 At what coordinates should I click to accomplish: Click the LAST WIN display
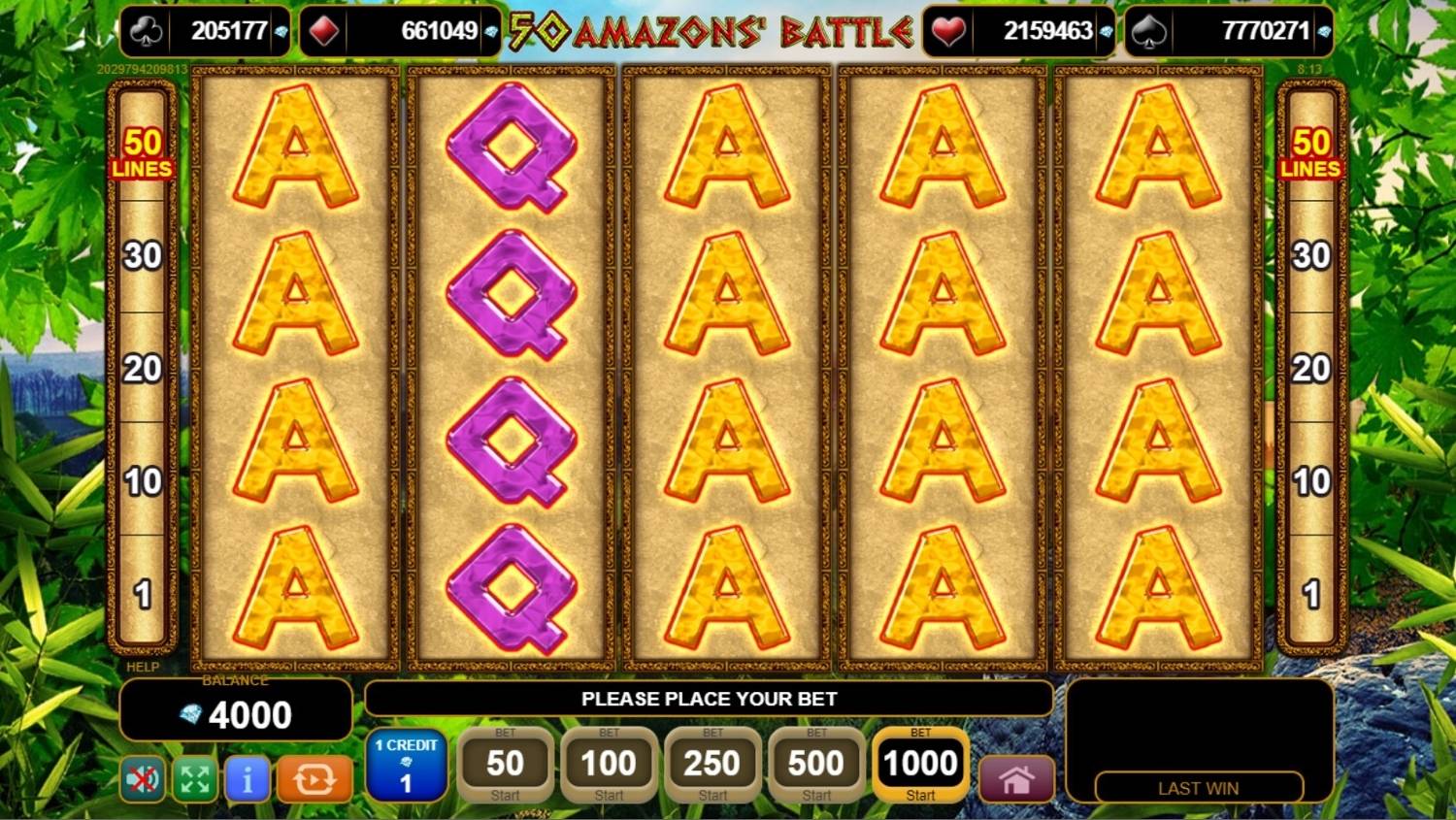point(1197,788)
